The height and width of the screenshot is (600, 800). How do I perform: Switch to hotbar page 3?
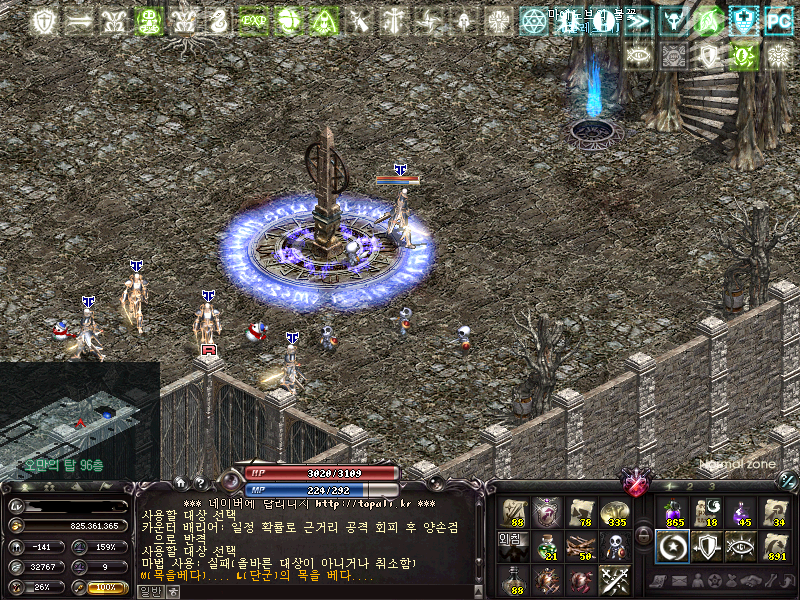click(x=711, y=486)
